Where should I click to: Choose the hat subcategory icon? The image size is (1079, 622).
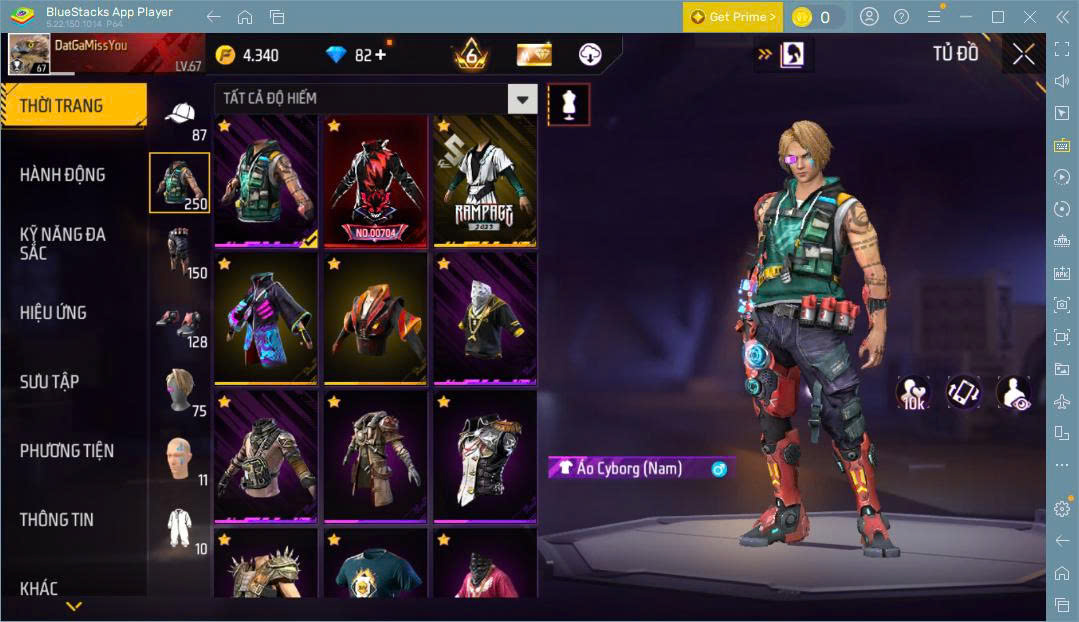(180, 117)
